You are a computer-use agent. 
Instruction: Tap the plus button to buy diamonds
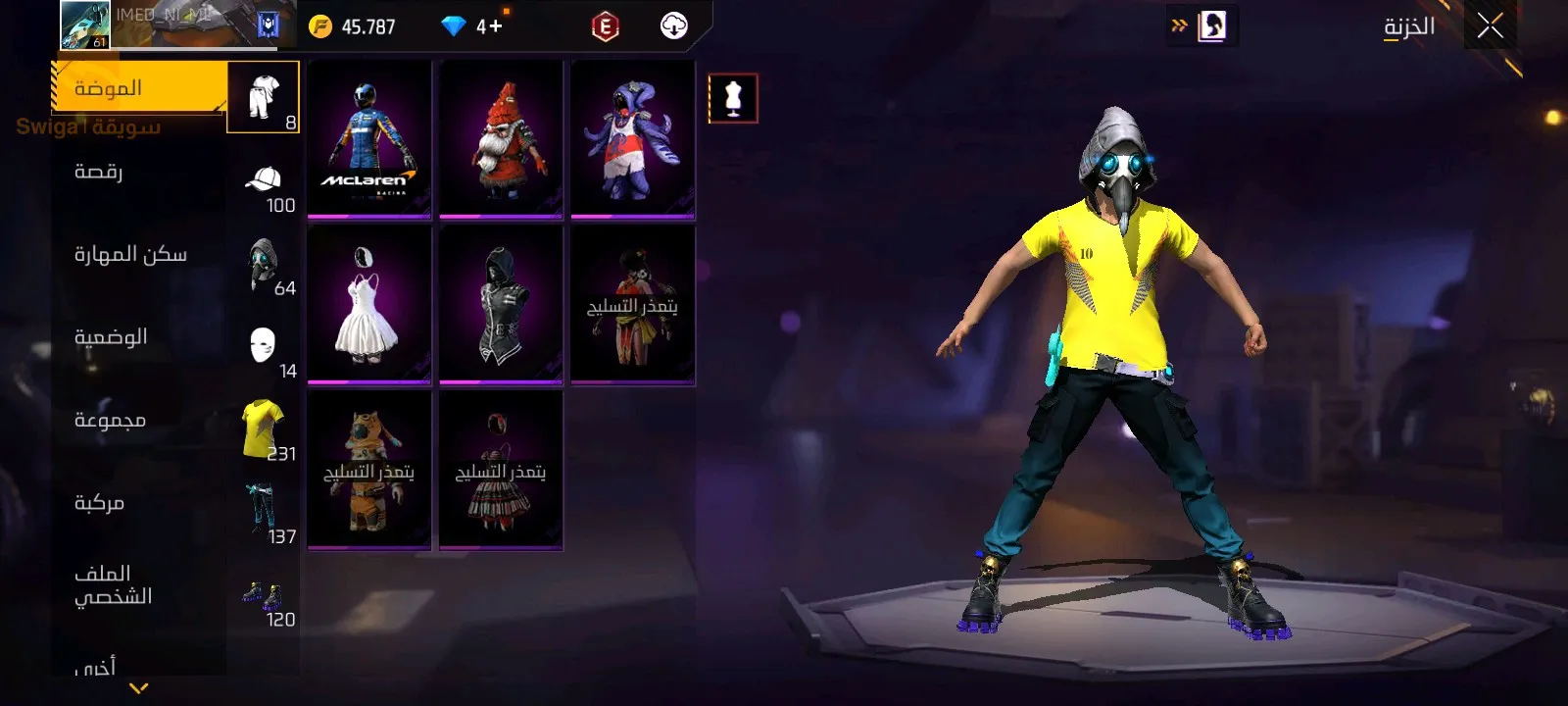pos(497,25)
